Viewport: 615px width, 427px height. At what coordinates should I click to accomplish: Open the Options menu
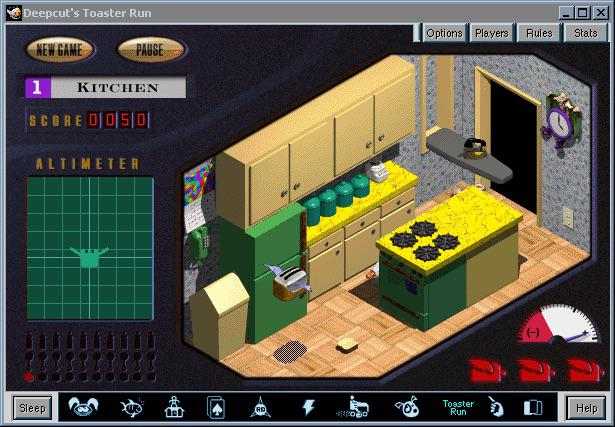tap(444, 33)
